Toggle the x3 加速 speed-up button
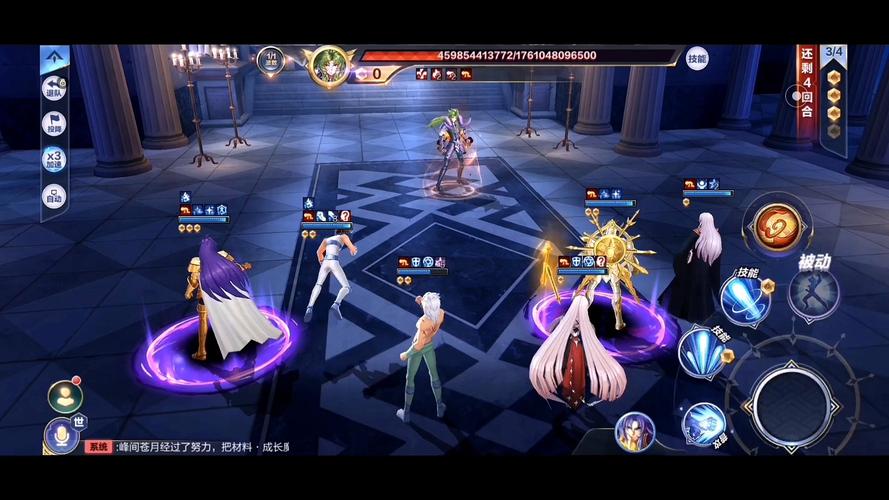Viewport: 889px width, 500px height. (x=54, y=160)
